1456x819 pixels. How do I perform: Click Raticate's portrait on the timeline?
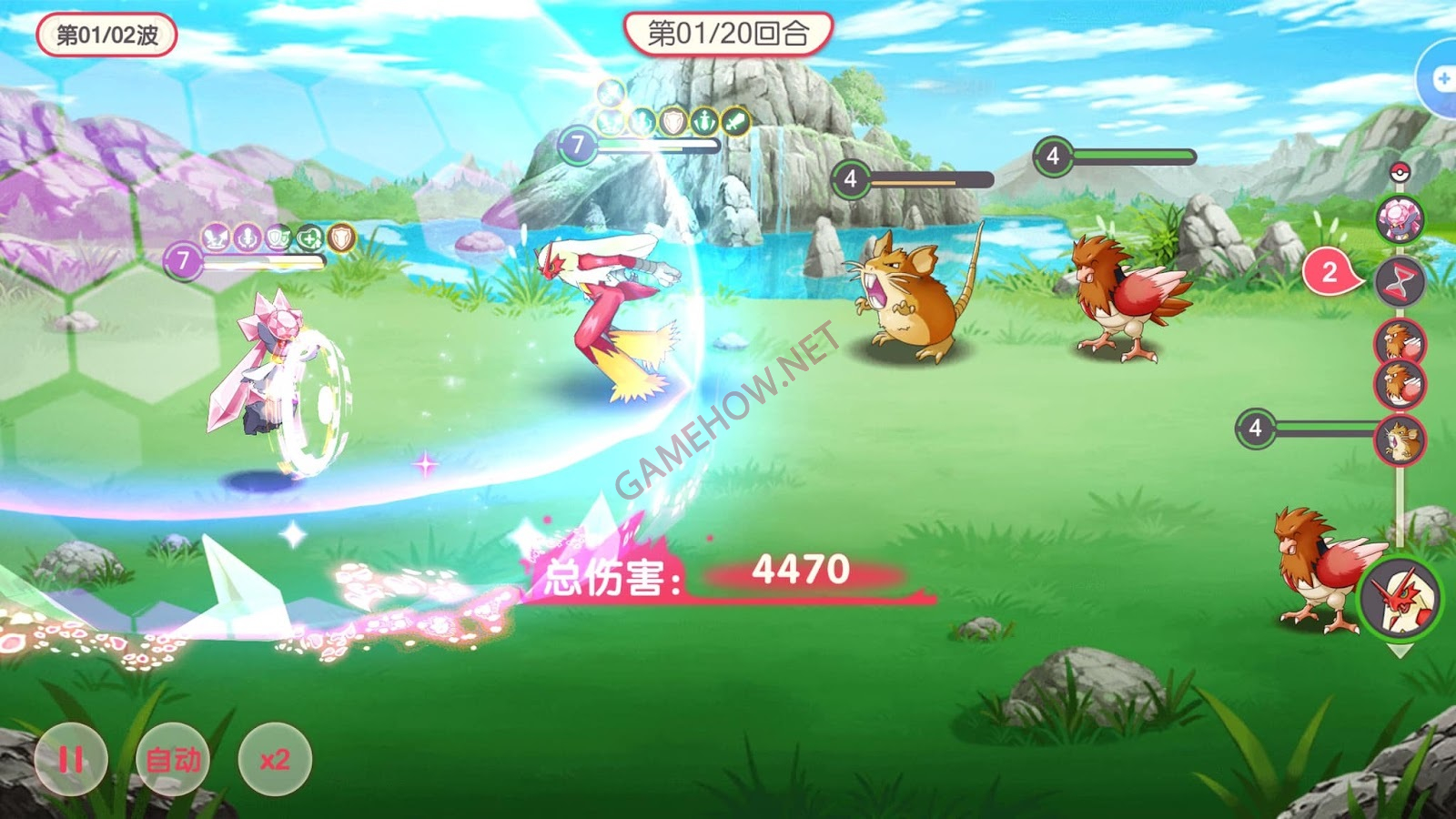point(1401,439)
